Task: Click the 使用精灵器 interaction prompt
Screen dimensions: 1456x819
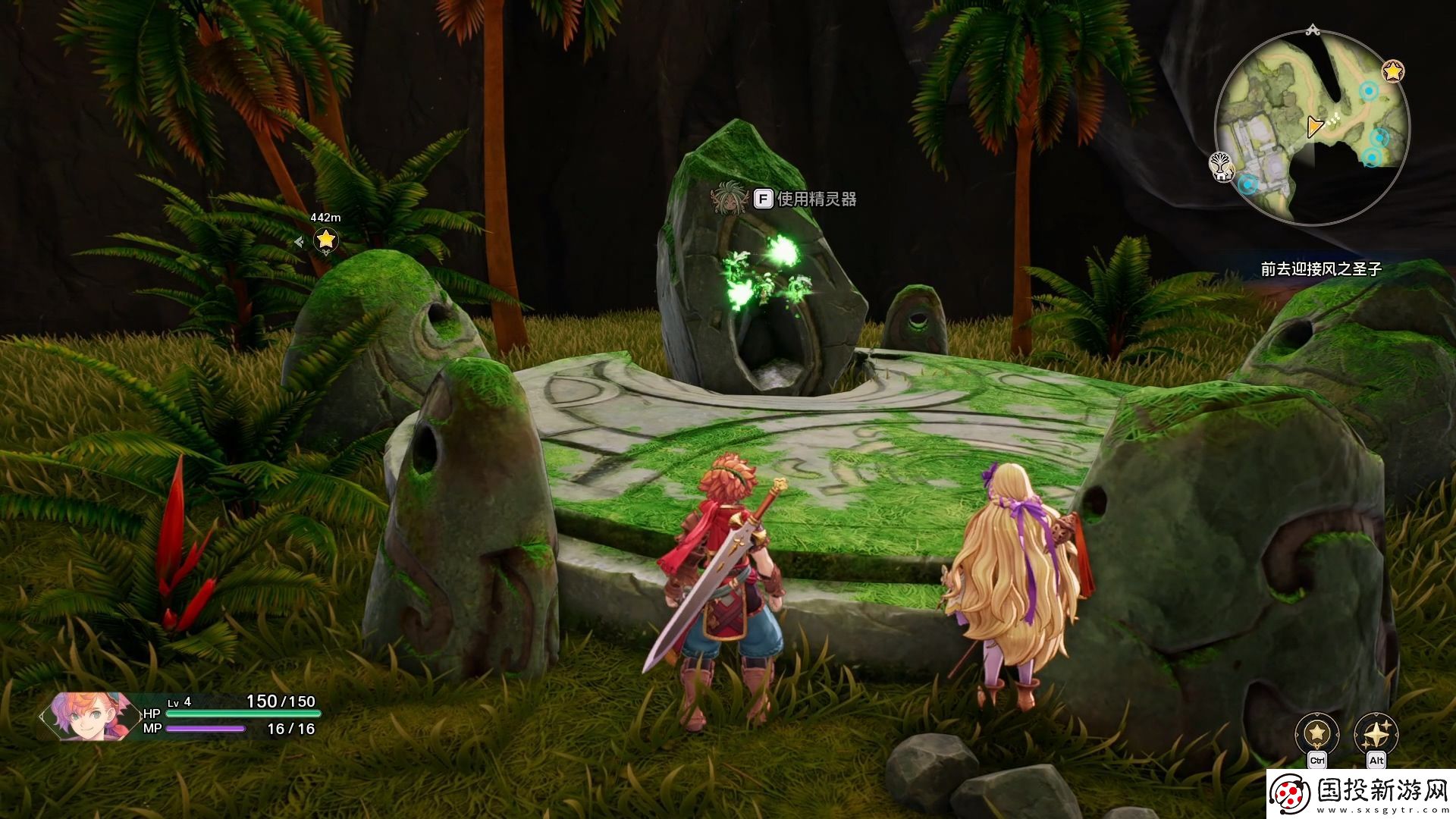Action: pos(806,199)
